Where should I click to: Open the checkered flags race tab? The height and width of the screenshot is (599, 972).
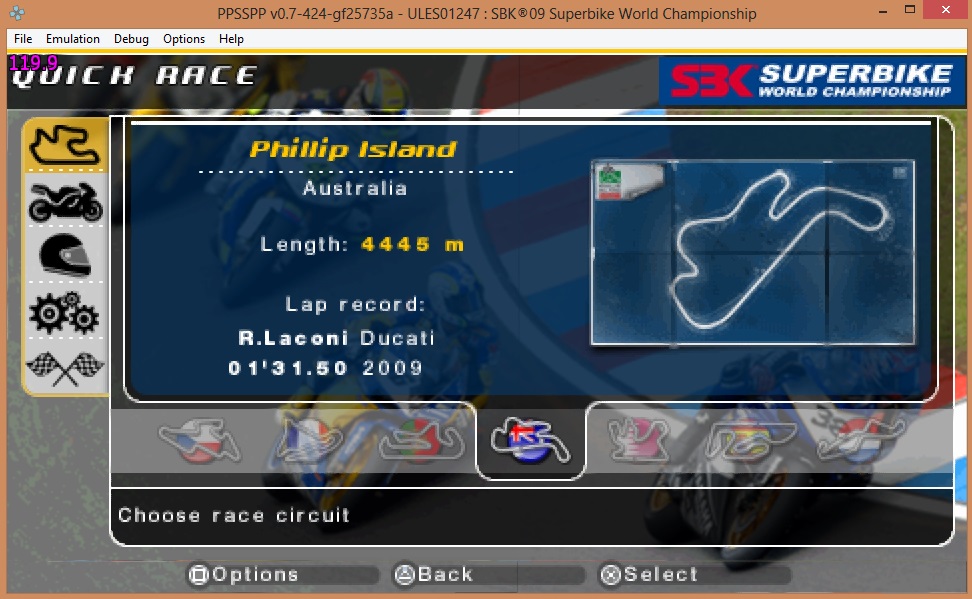(x=64, y=367)
